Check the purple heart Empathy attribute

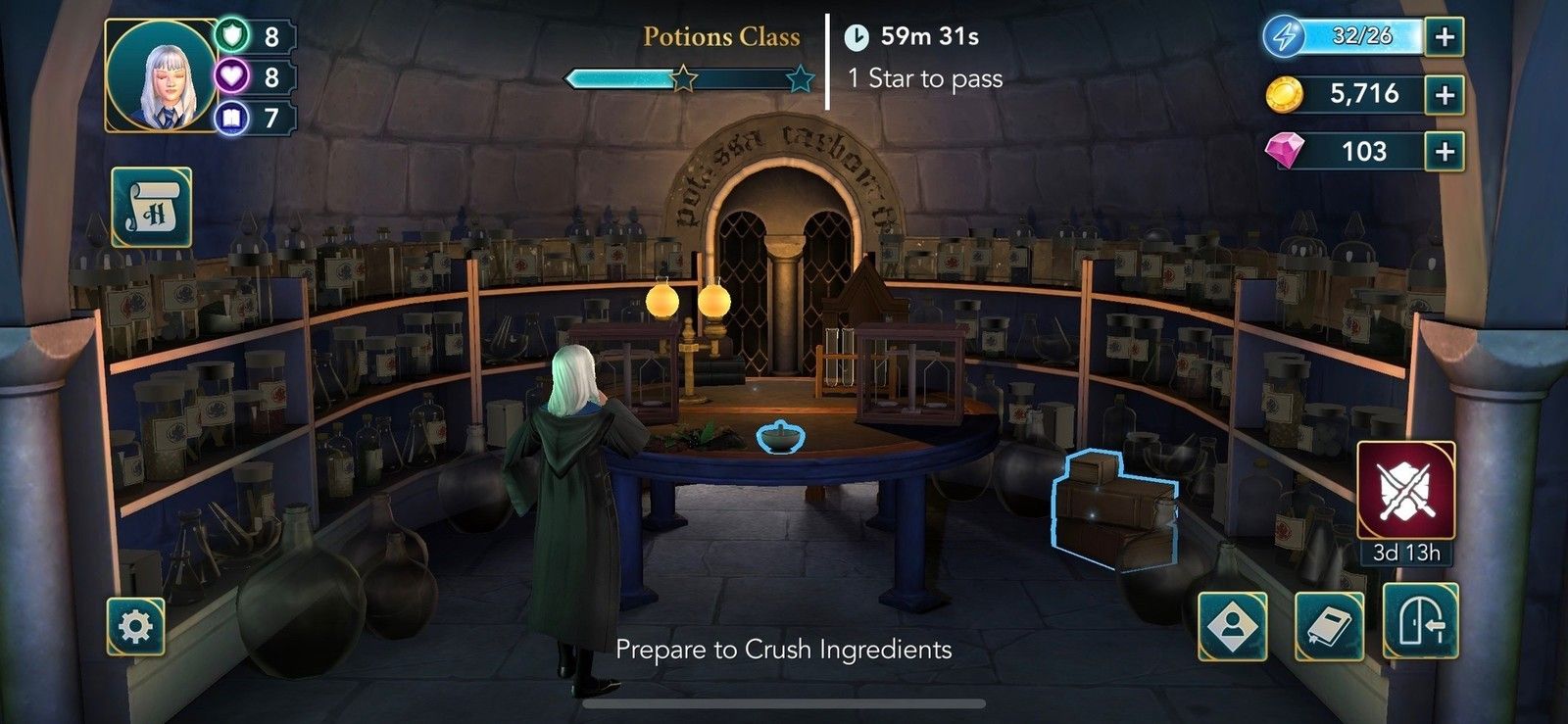[232, 76]
